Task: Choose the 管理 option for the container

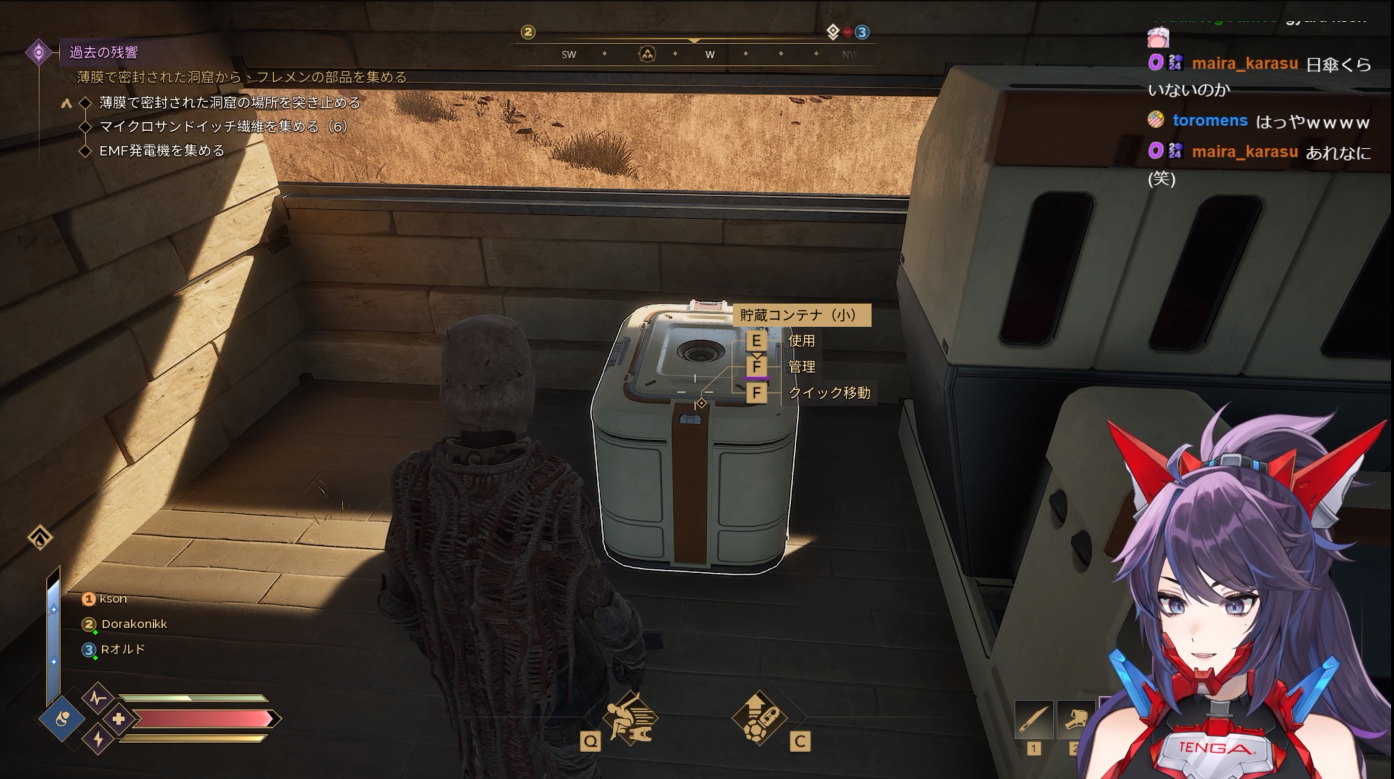Action: [x=801, y=367]
